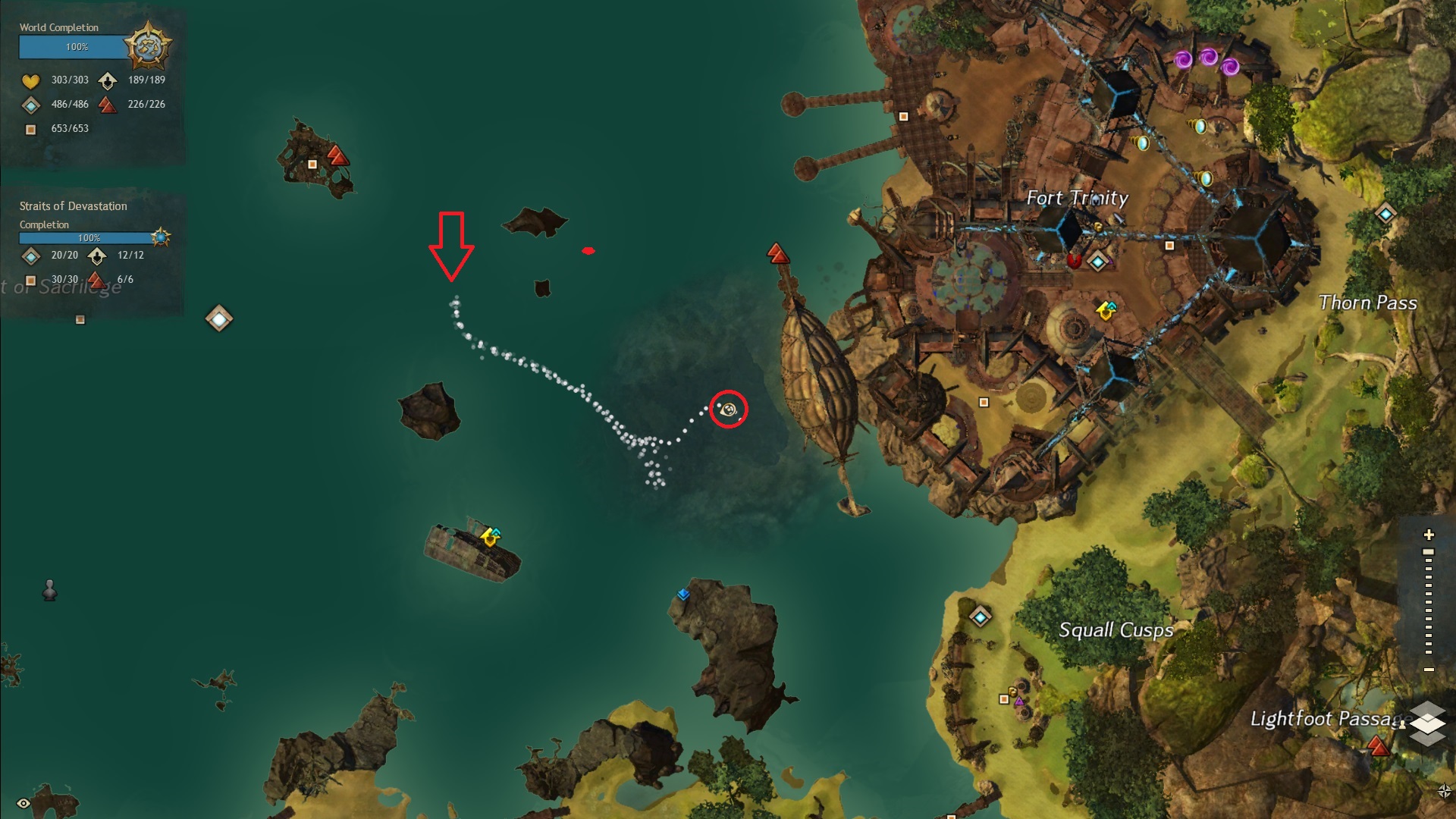Select the waypoint near Squall Cusps
Image resolution: width=1456 pixels, height=819 pixels.
click(x=980, y=617)
